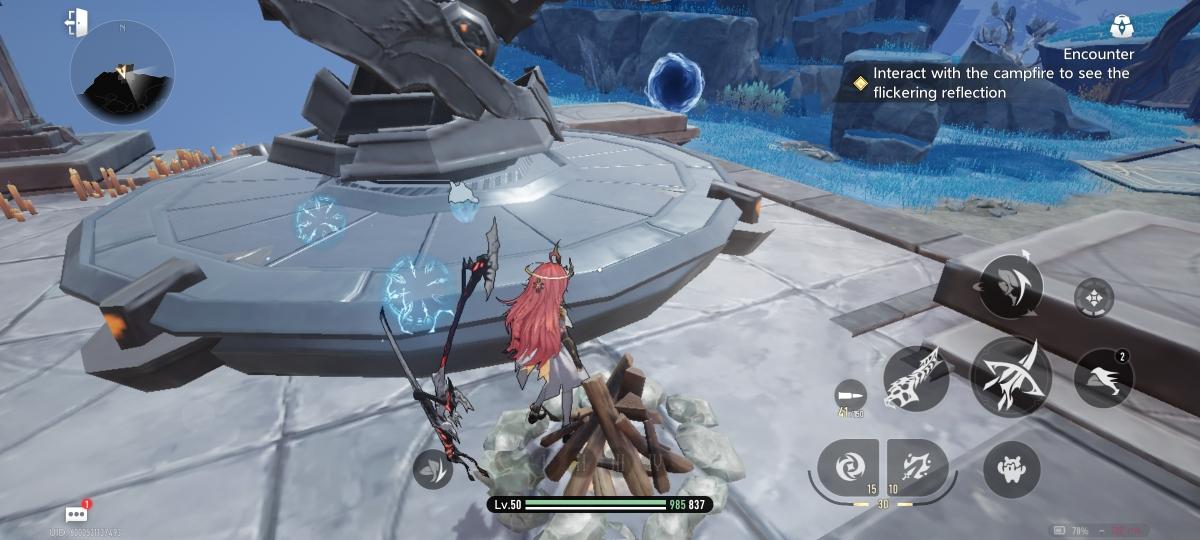This screenshot has height=540, width=1200.
Task: Tap the small four-arrow target button
Action: pyautogui.click(x=1094, y=297)
